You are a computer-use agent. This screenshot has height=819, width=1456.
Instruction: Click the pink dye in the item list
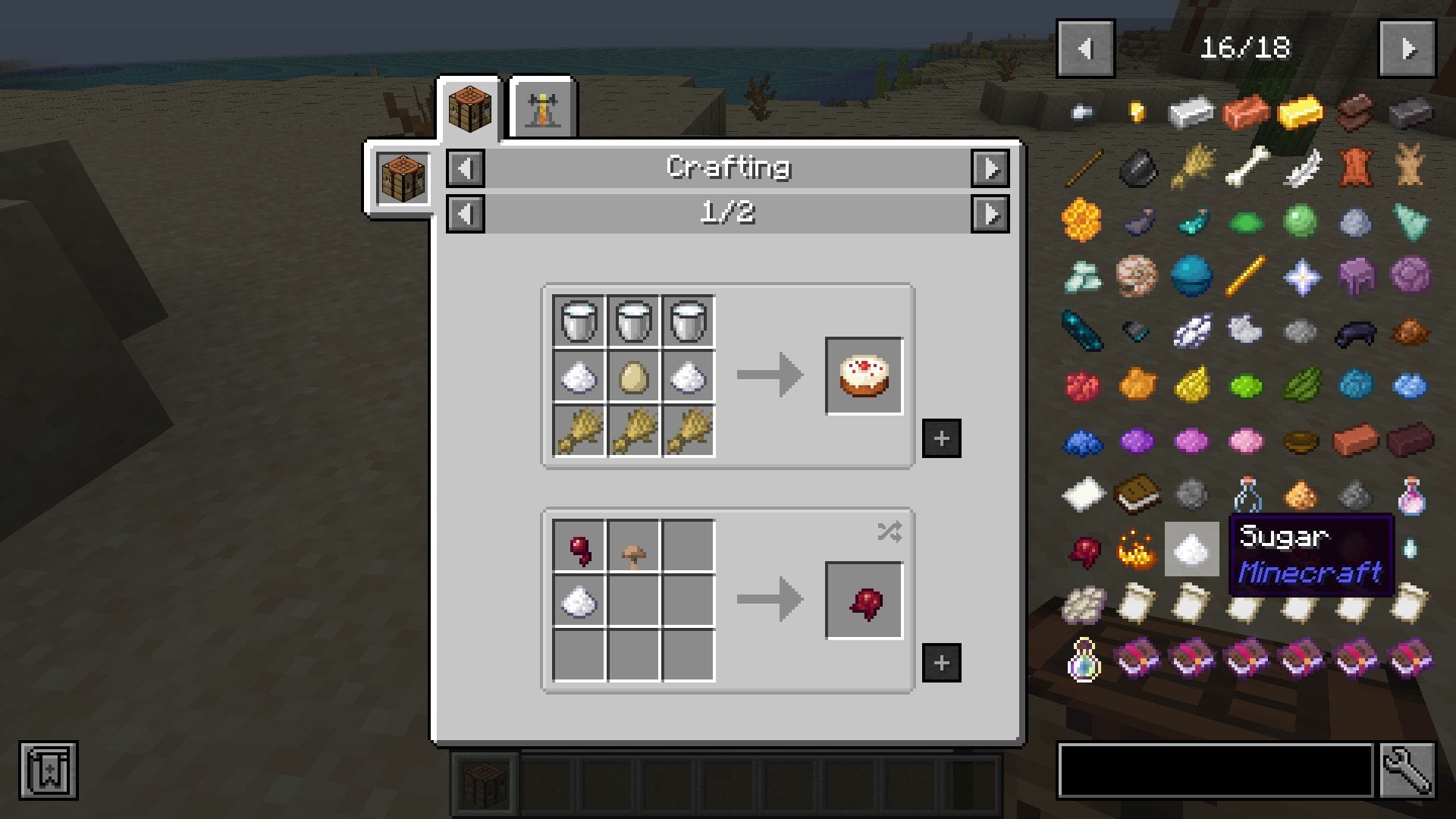pos(1244,438)
